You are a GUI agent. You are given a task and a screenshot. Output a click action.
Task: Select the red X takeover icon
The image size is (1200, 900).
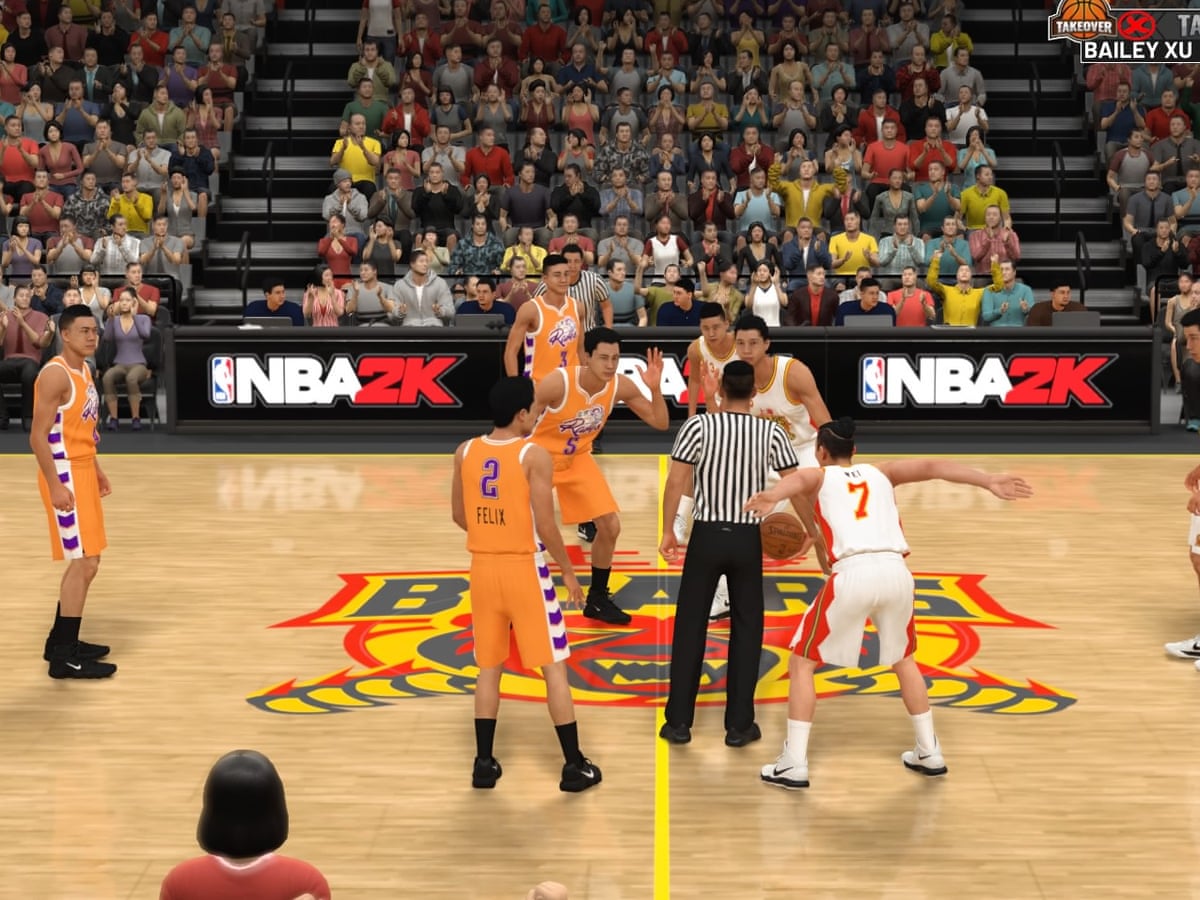point(1136,24)
